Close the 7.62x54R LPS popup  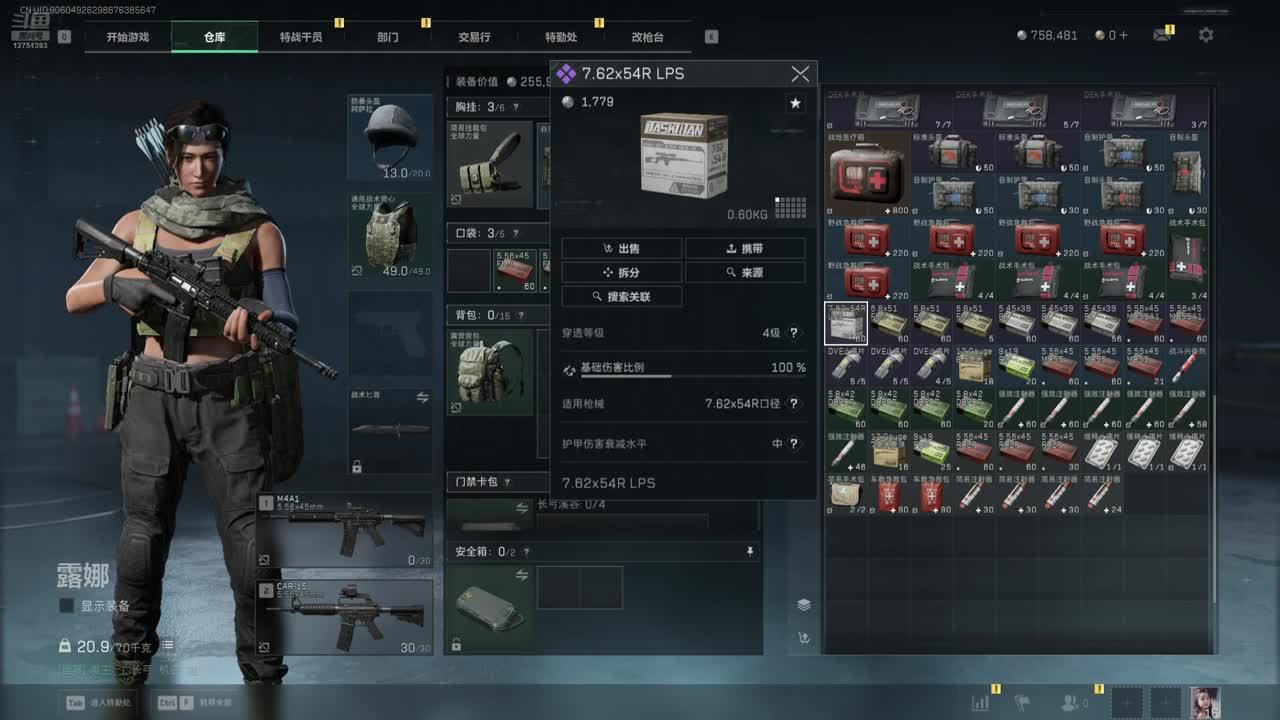800,74
